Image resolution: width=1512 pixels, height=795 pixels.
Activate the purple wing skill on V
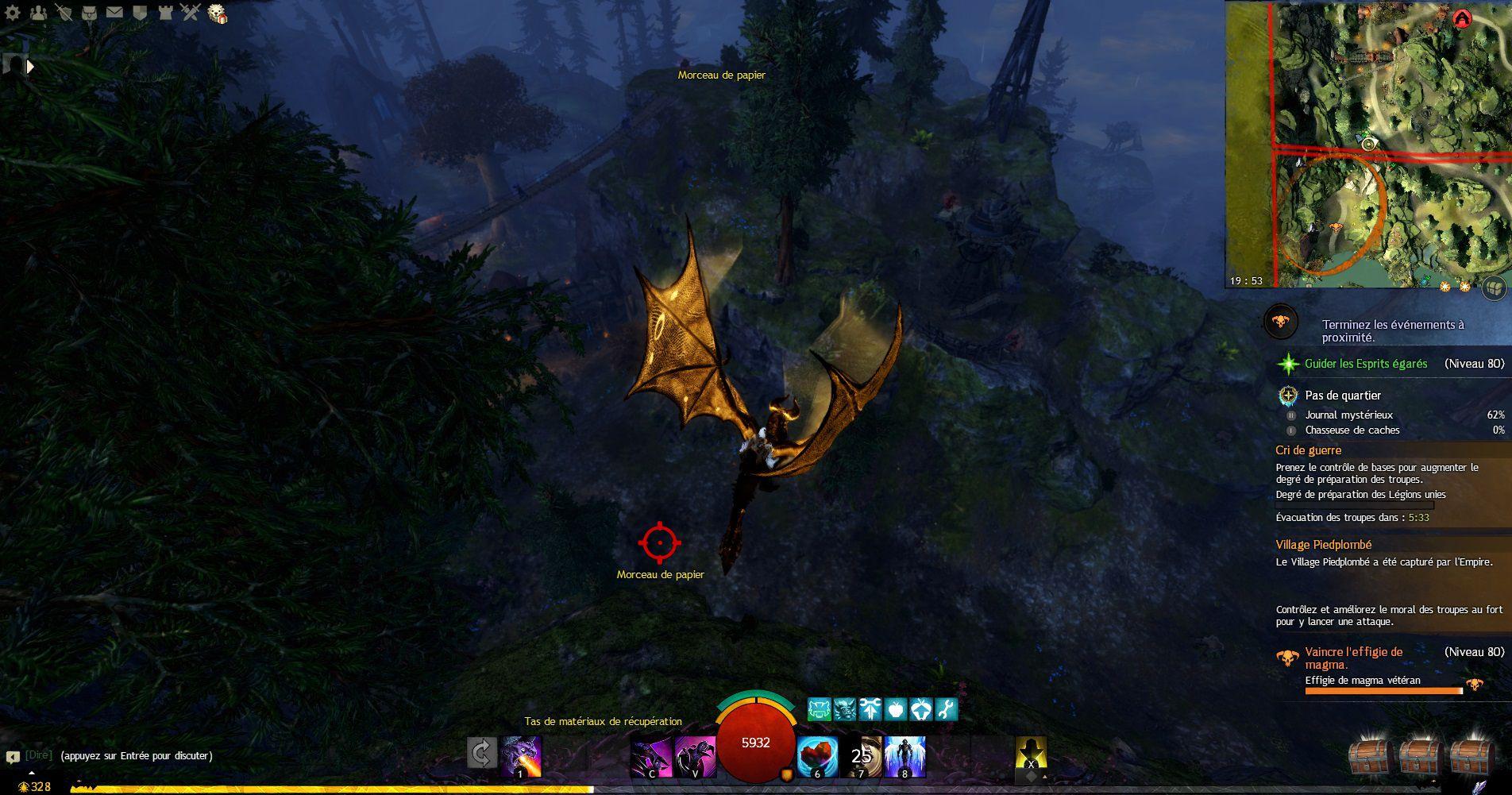click(x=695, y=756)
